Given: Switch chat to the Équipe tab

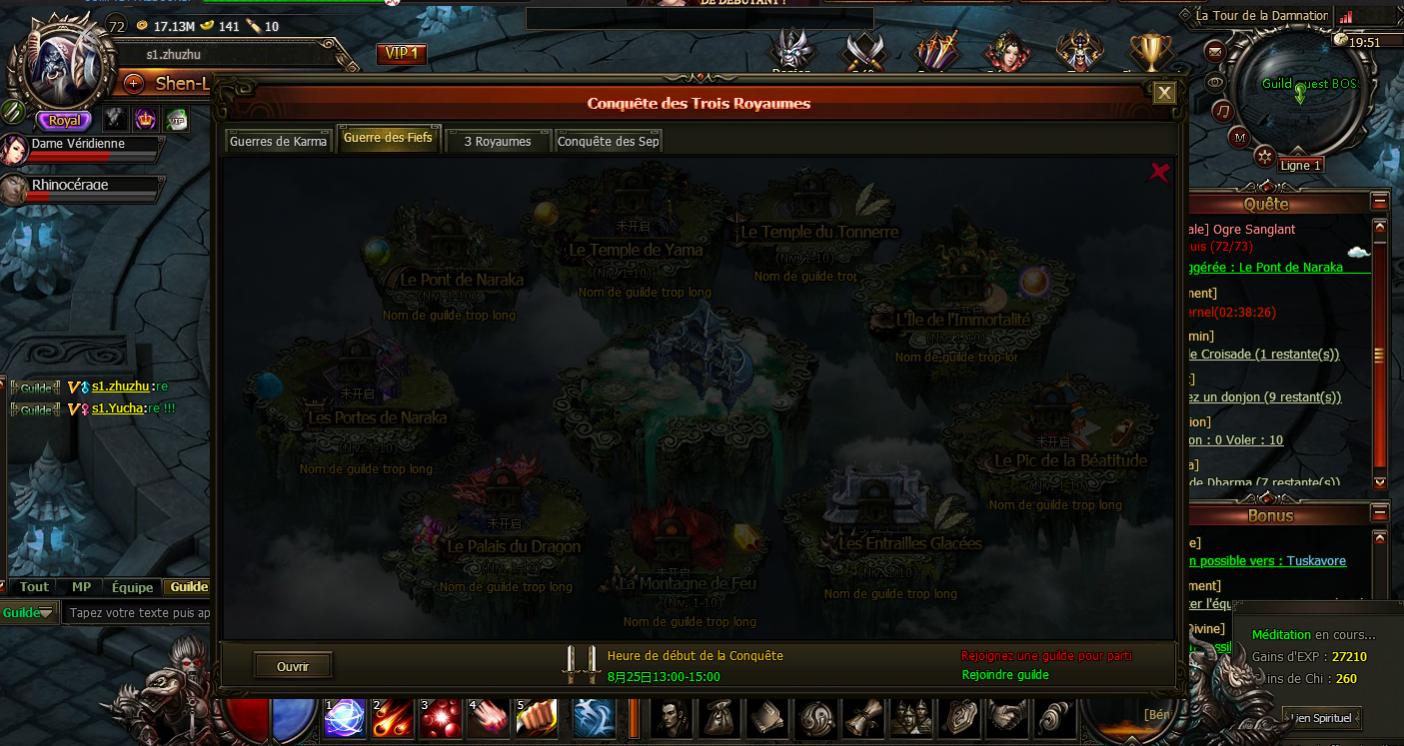Looking at the screenshot, I should point(132,587).
